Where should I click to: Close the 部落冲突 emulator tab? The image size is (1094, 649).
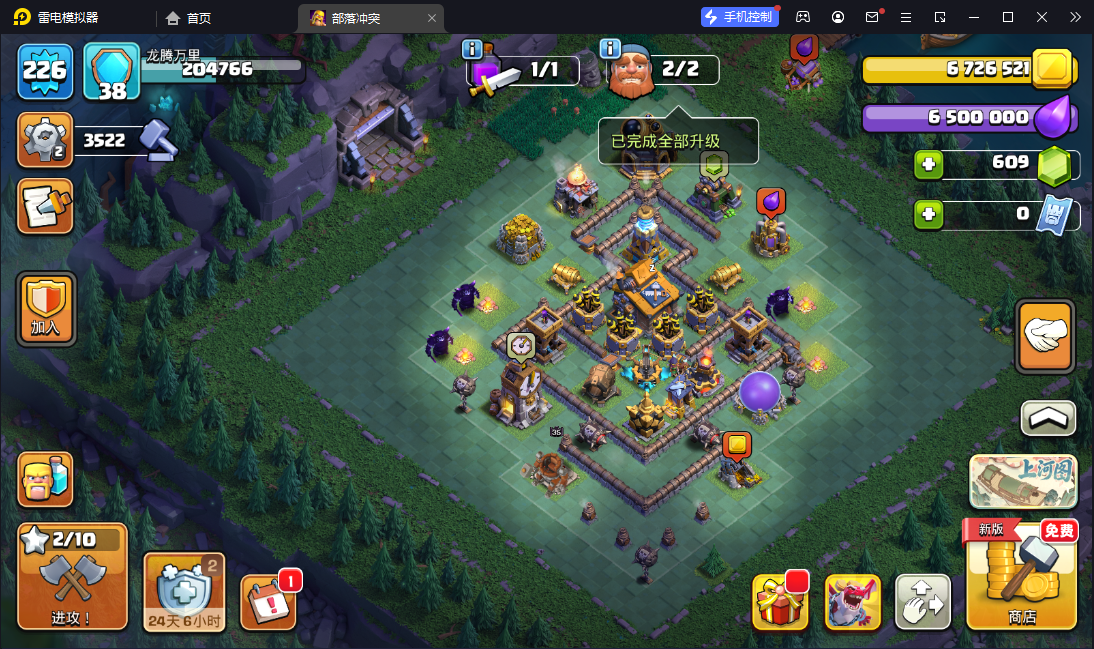(432, 17)
